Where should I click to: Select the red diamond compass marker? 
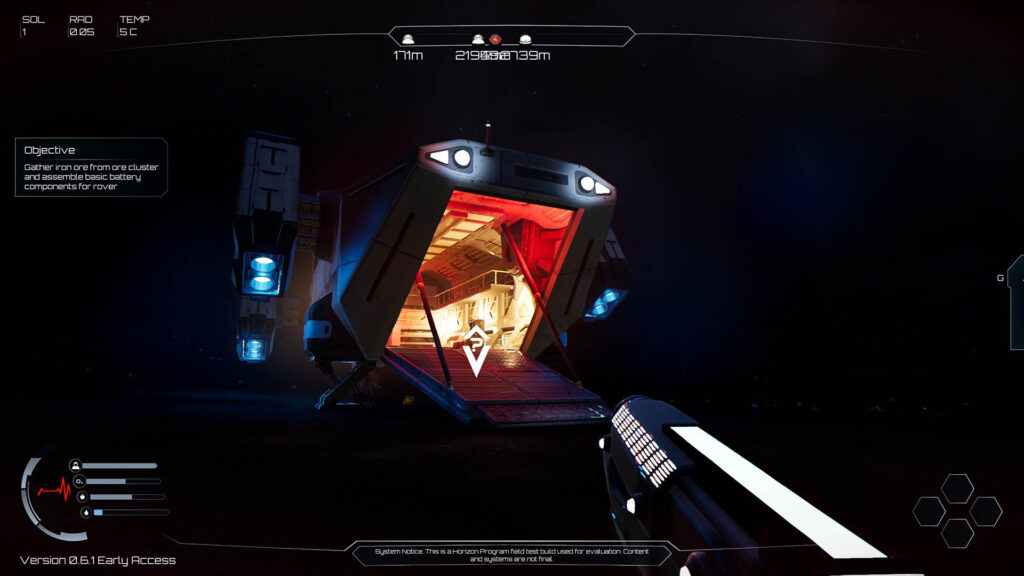point(495,39)
